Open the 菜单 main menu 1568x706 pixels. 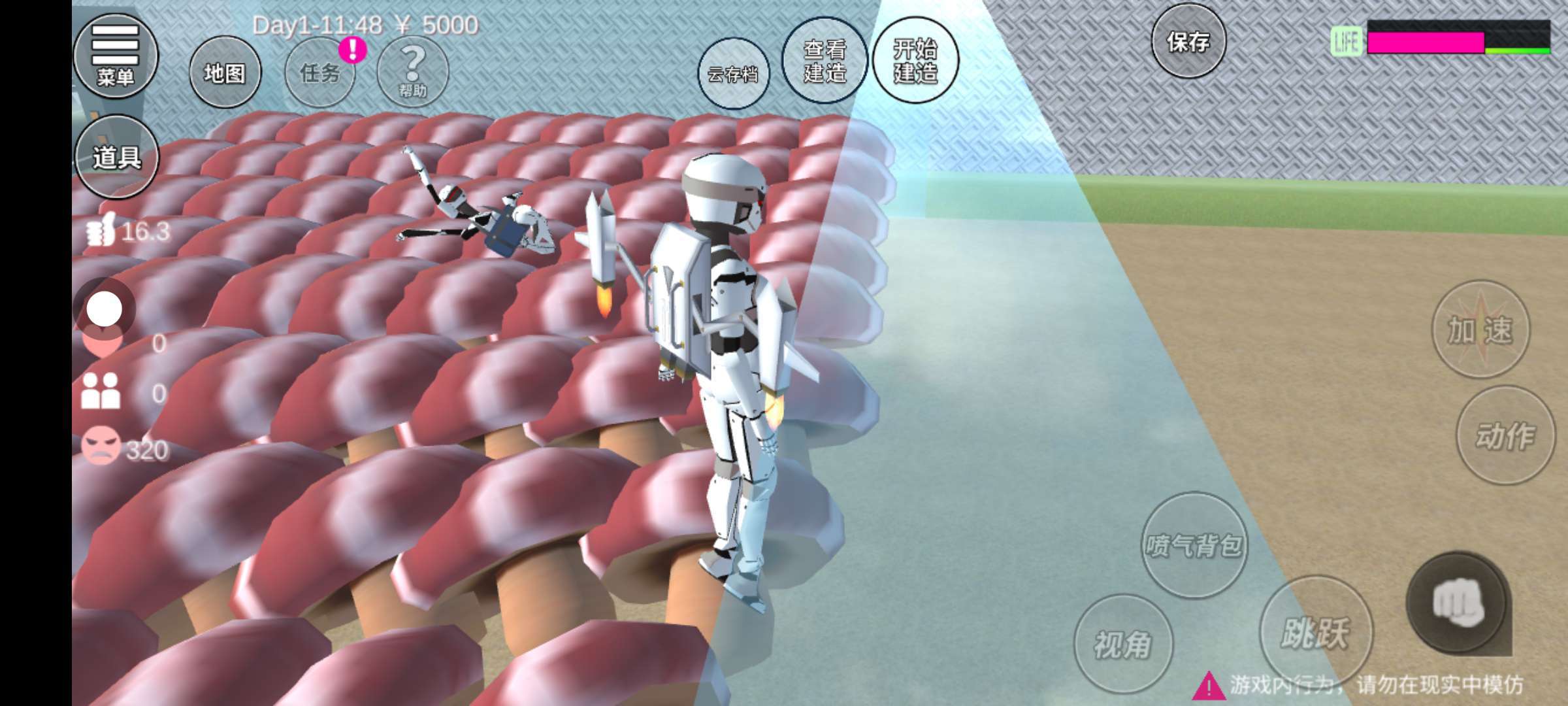116,56
